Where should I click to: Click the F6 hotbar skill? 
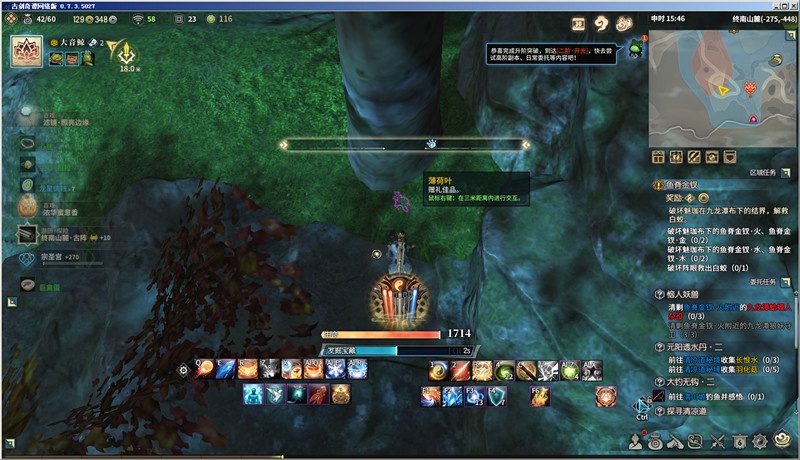click(x=539, y=396)
